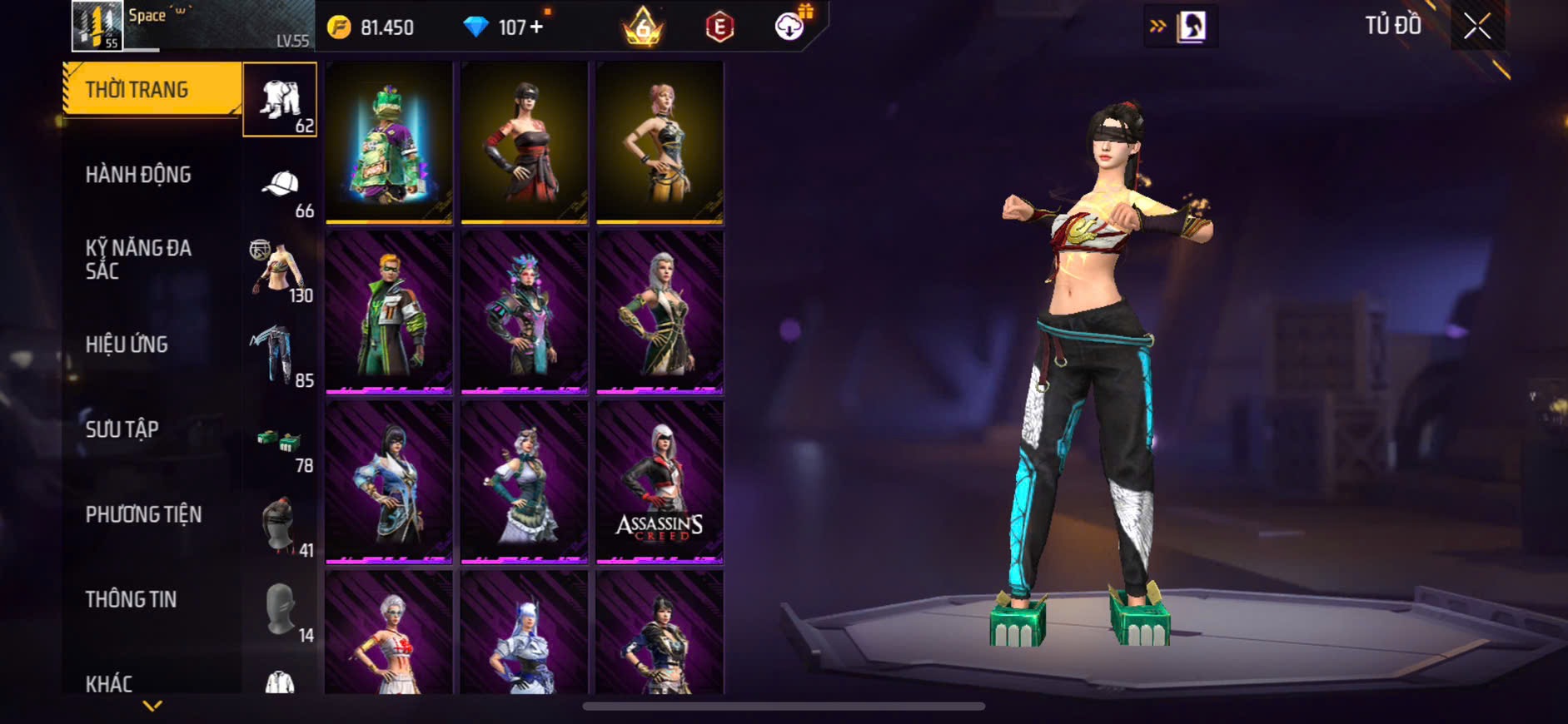Screen dimensions: 1568x724
Task: Choose the Assassin's Creed outfit
Action: coord(660,481)
